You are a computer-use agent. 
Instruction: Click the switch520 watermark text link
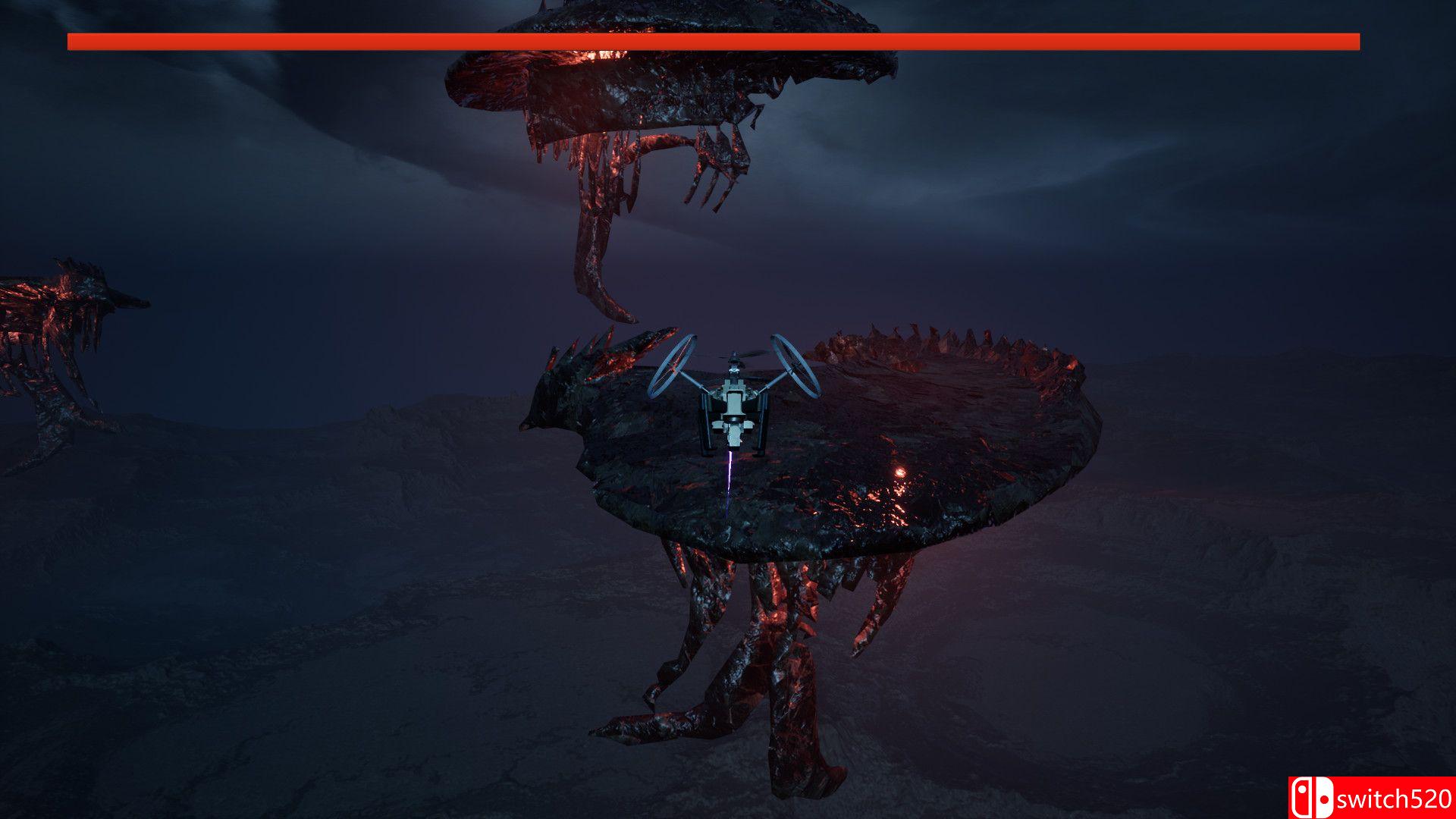pos(1394,797)
